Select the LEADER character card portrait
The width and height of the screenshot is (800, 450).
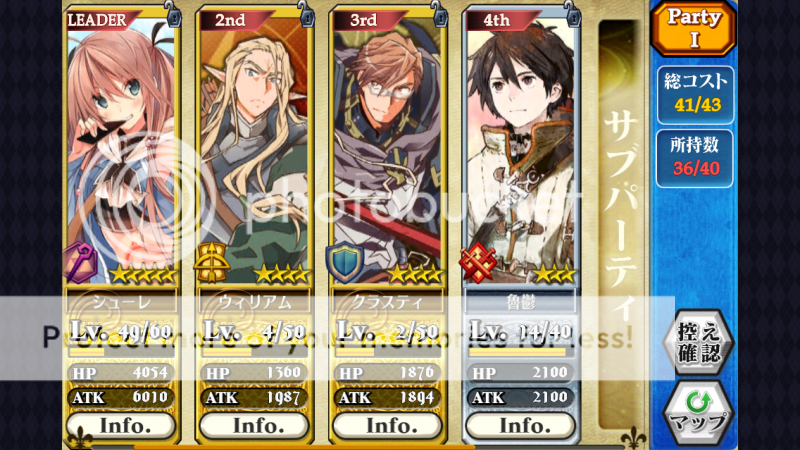click(121, 150)
